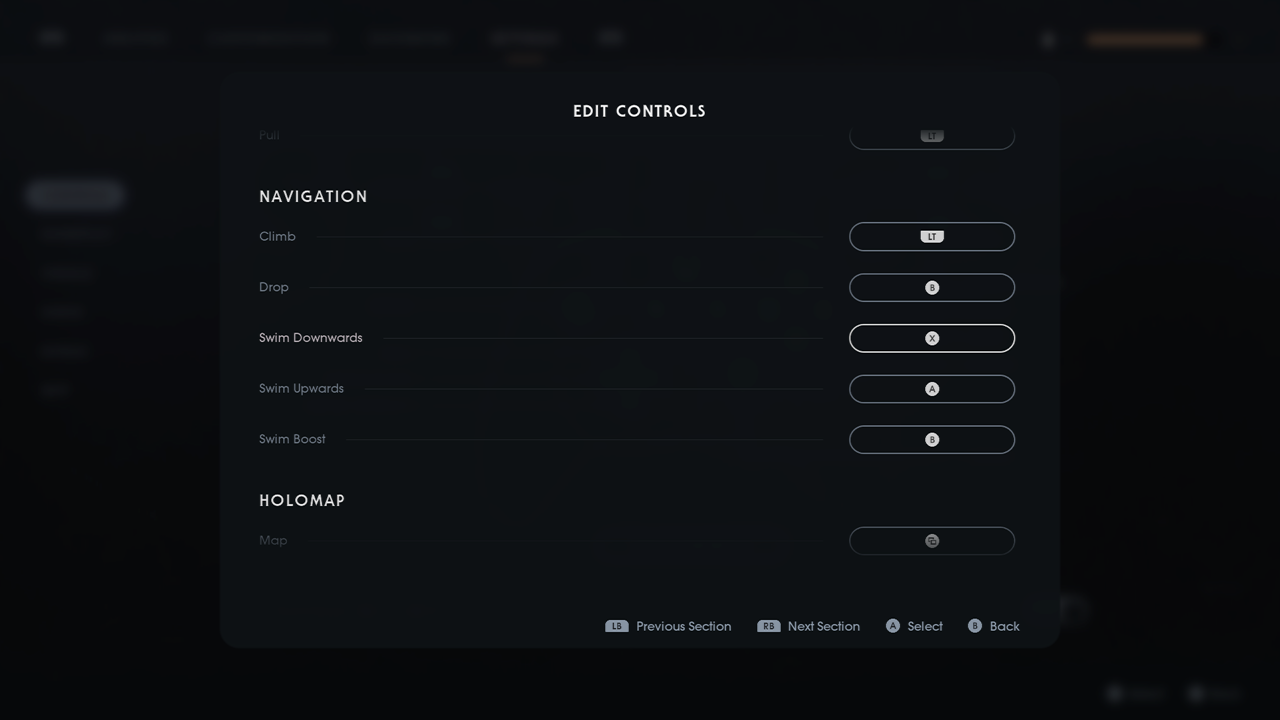Click the B glyph beside Back
Image resolution: width=1280 pixels, height=720 pixels.
click(x=973, y=625)
